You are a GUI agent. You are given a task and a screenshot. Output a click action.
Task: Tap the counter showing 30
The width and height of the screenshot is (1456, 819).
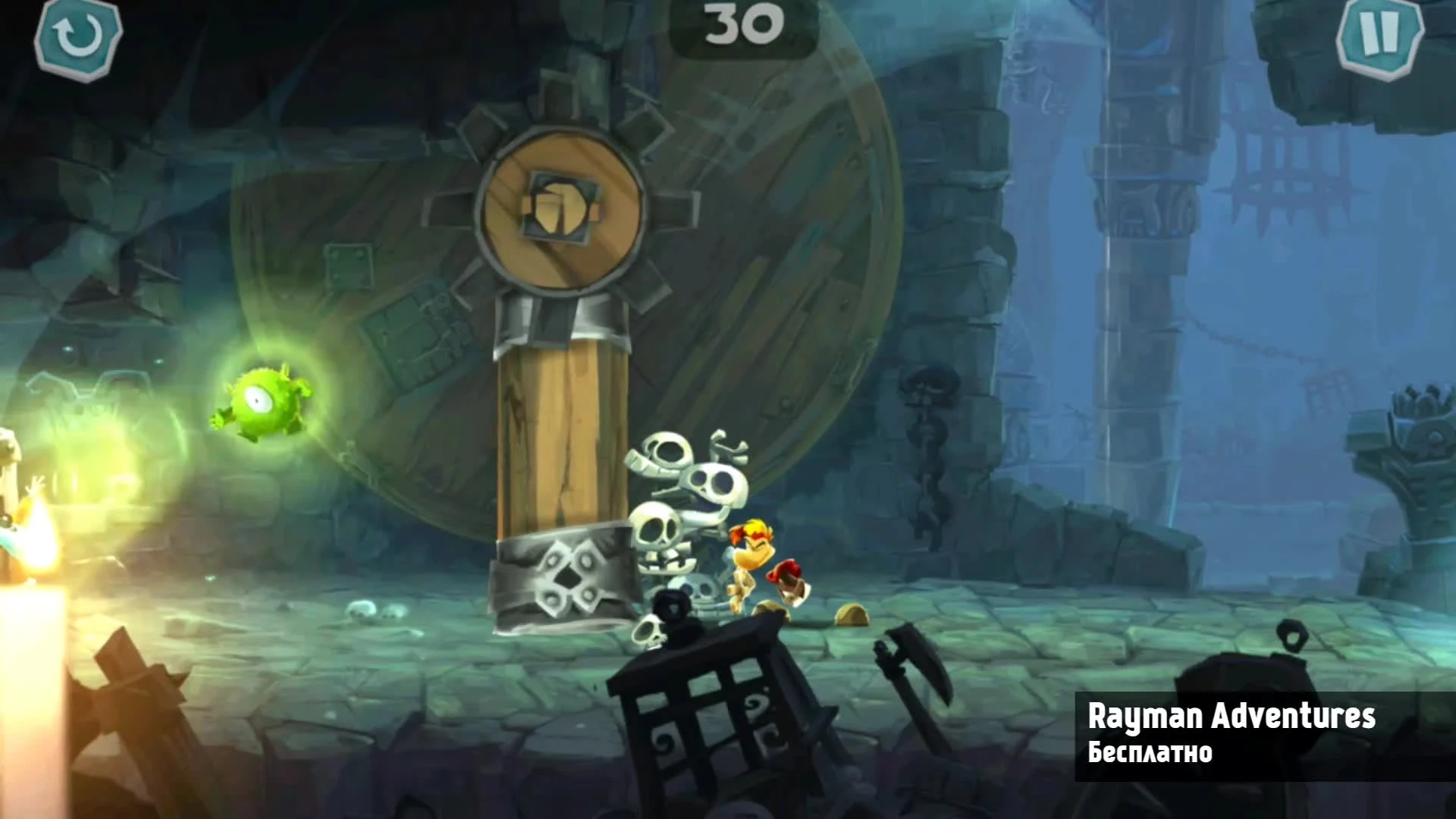(742, 23)
